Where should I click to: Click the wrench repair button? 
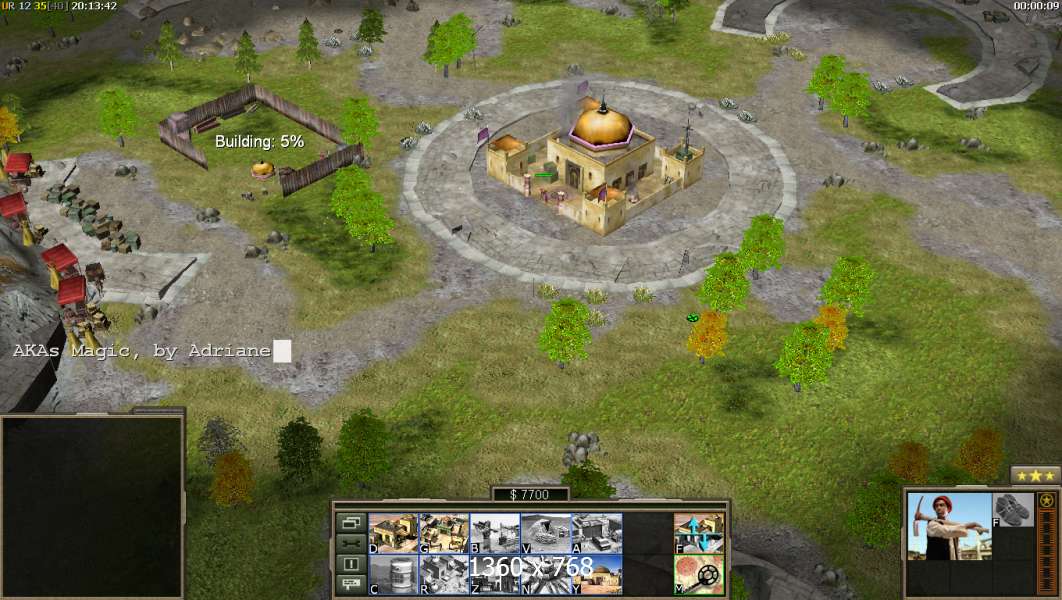[x=350, y=543]
